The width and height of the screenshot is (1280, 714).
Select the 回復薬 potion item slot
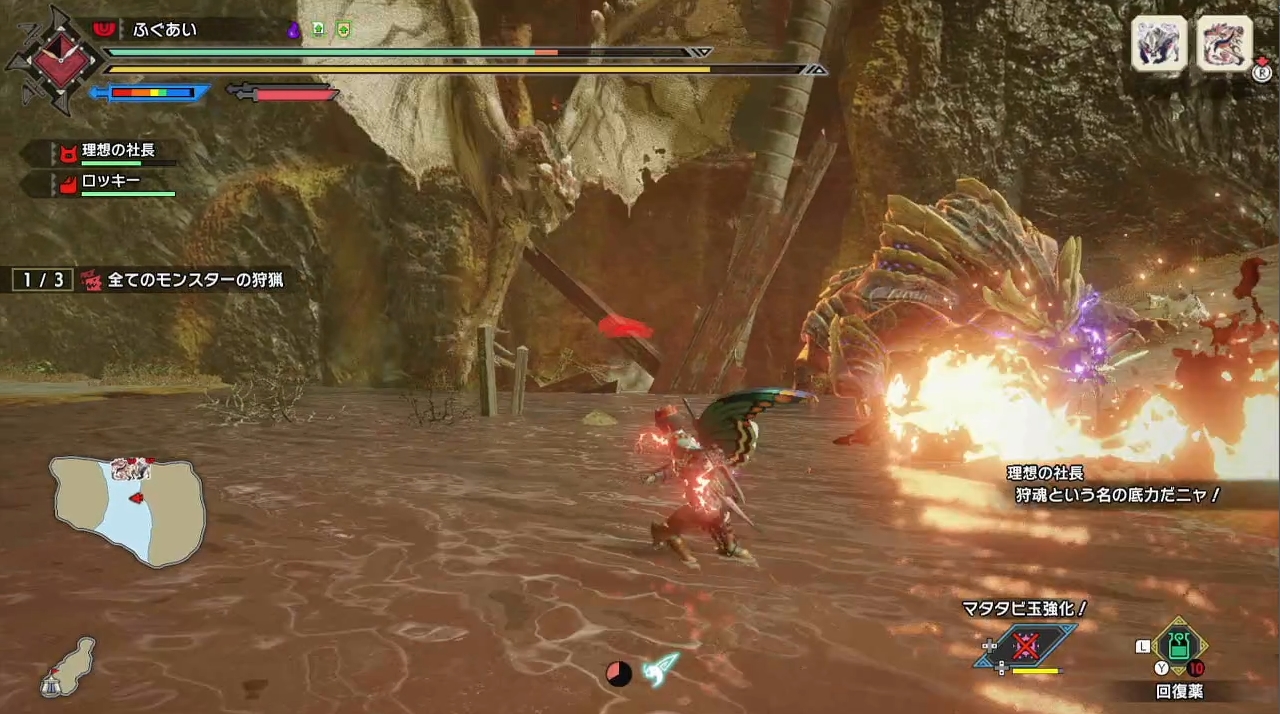pos(1180,646)
